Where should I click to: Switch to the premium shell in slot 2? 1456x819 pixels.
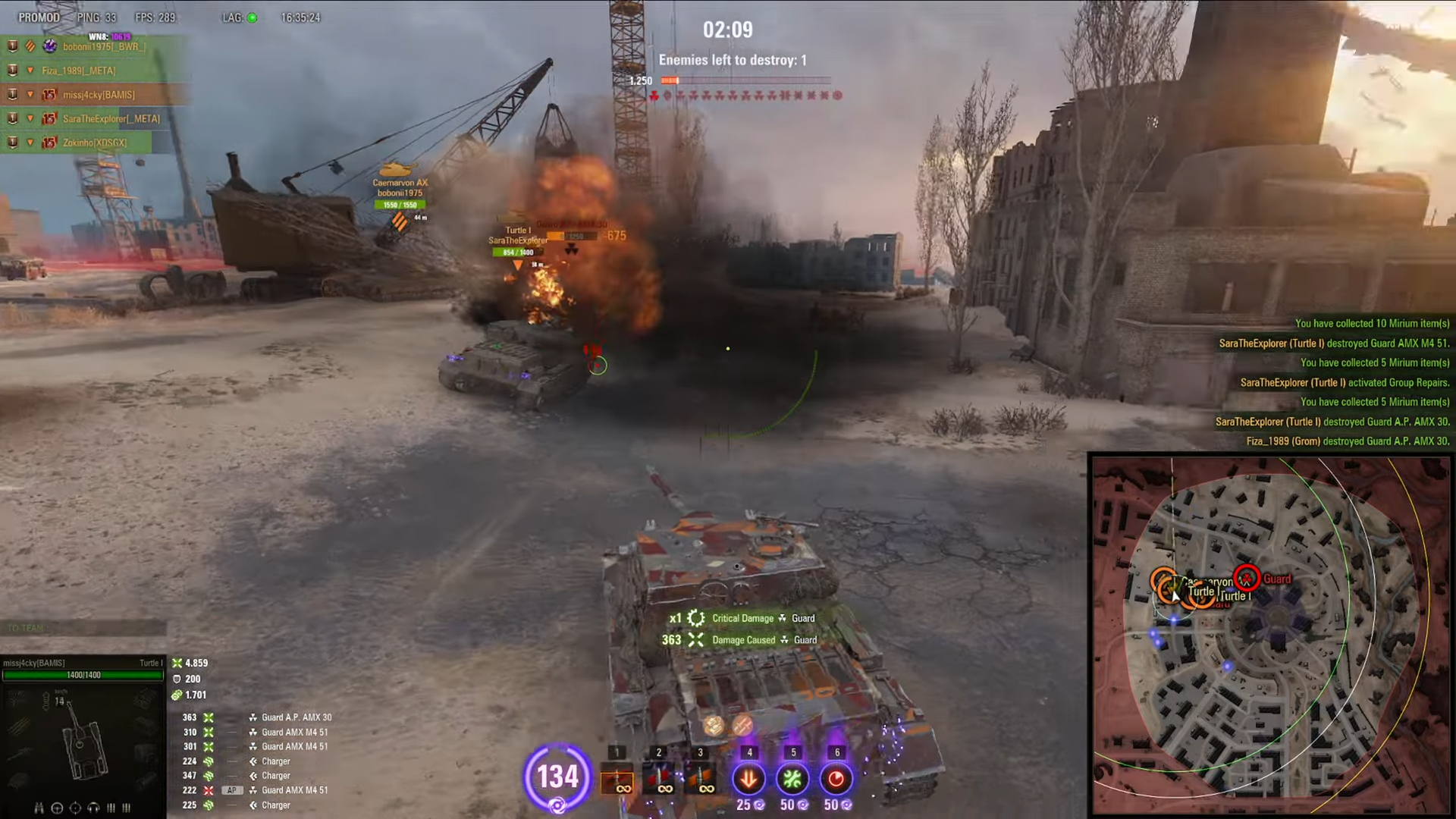[x=658, y=777]
